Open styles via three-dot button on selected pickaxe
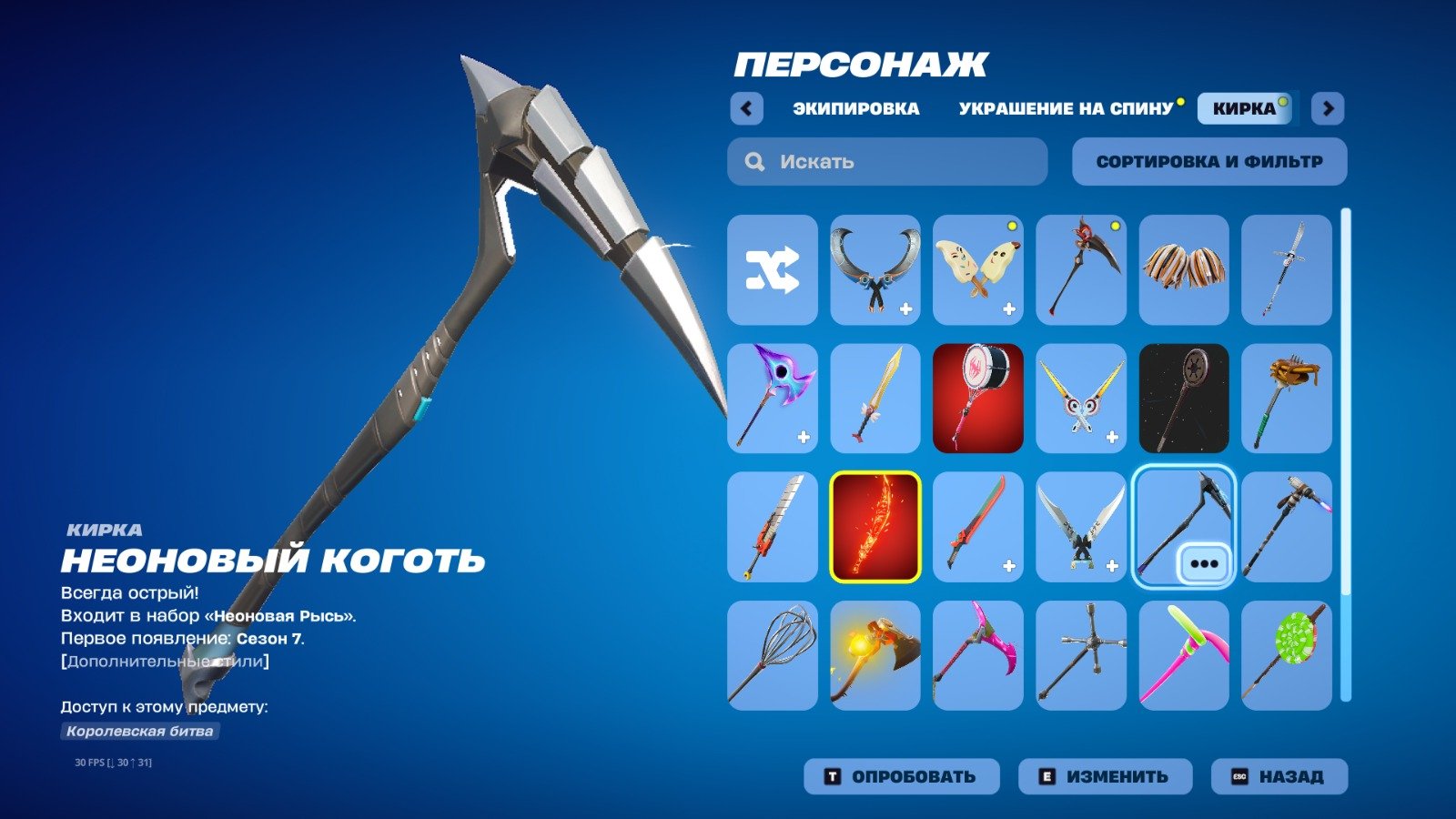The width and height of the screenshot is (1456, 819). point(1203,562)
